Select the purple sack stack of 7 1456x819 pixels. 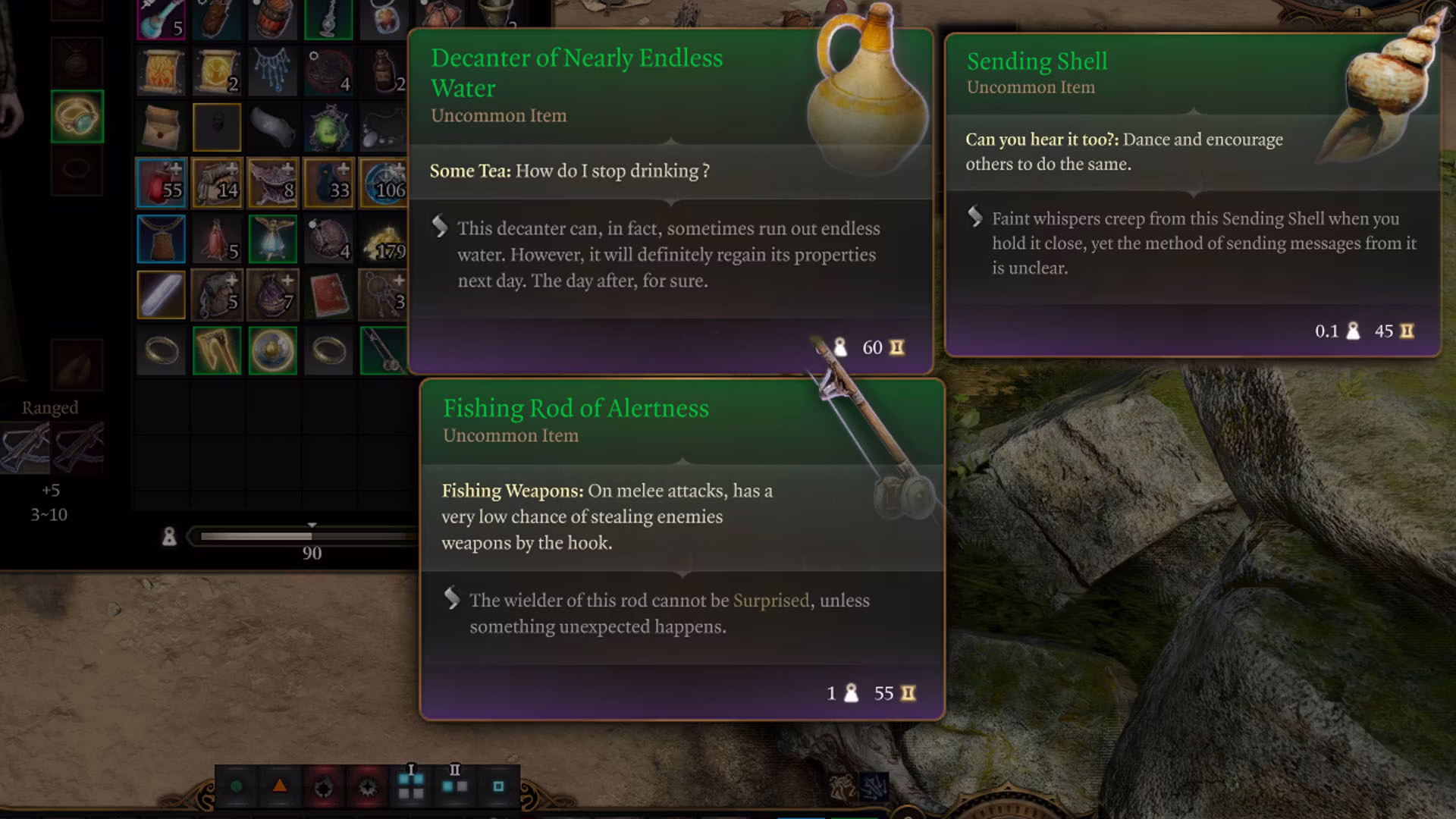click(x=272, y=295)
